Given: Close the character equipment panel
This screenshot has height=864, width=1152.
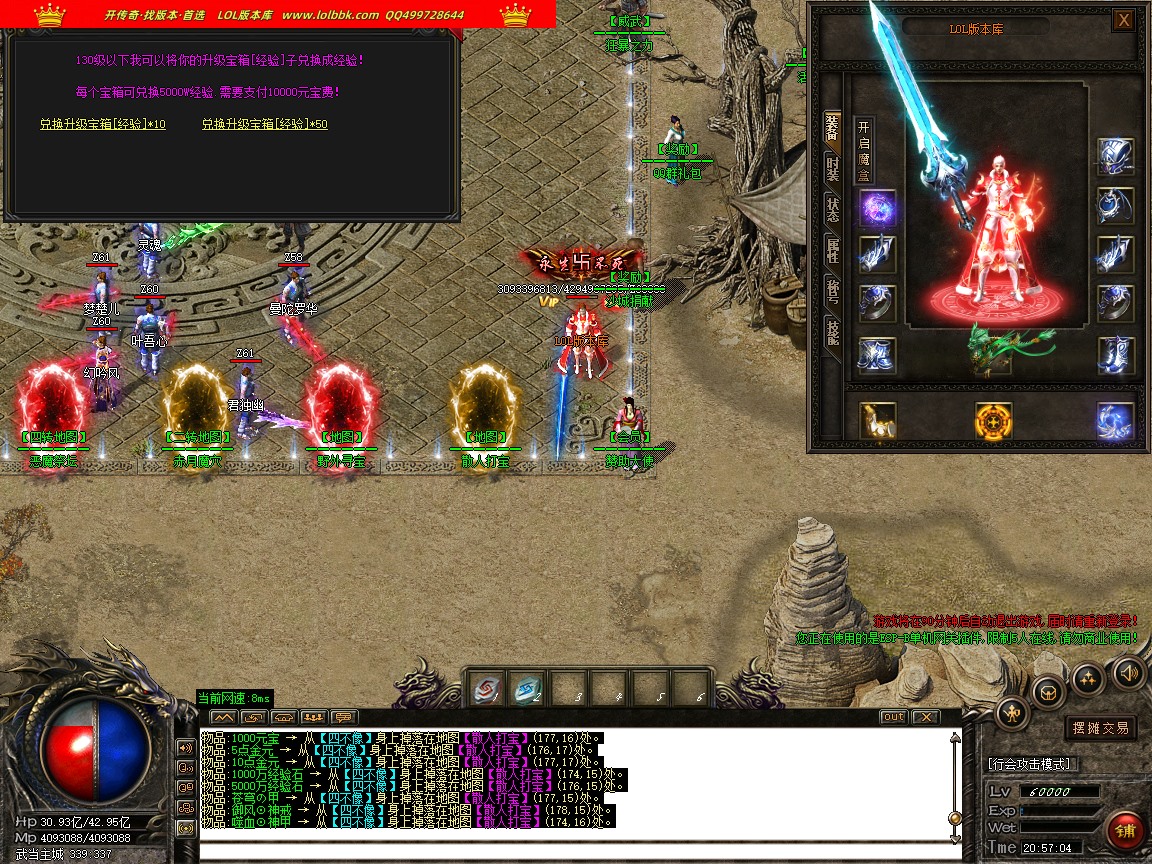Looking at the screenshot, I should click(1124, 20).
